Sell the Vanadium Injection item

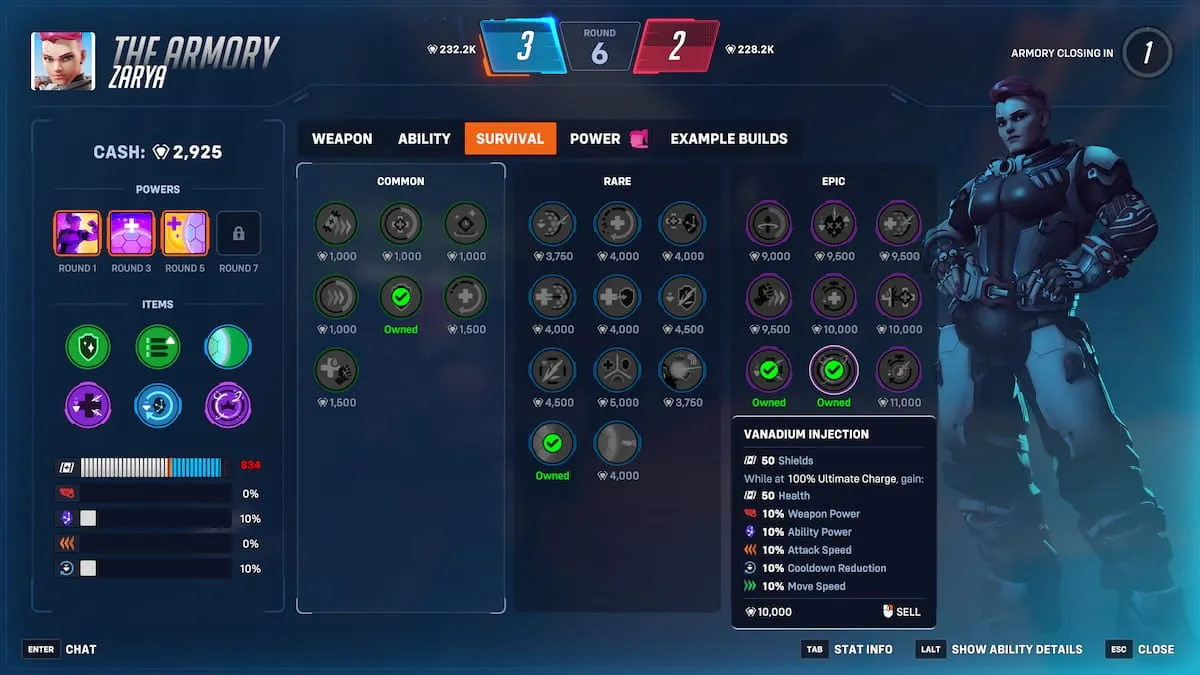pyautogui.click(x=901, y=612)
